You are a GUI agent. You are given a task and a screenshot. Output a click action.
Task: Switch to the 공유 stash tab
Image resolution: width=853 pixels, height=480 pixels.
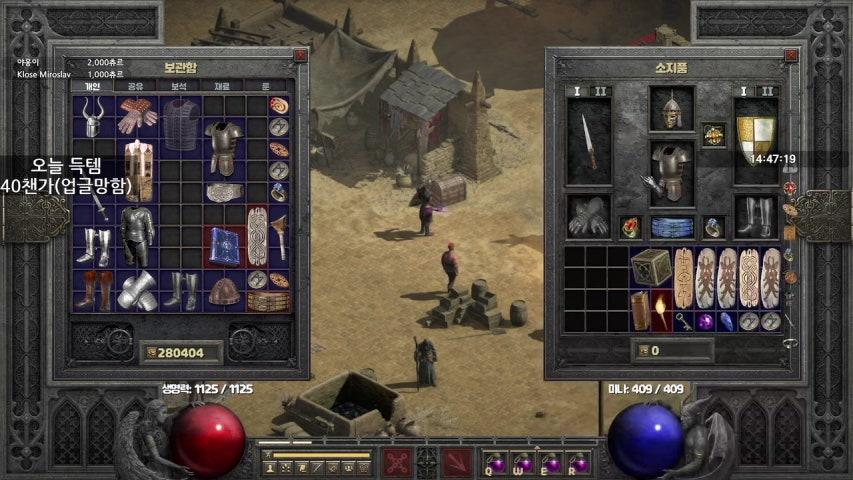pos(135,86)
